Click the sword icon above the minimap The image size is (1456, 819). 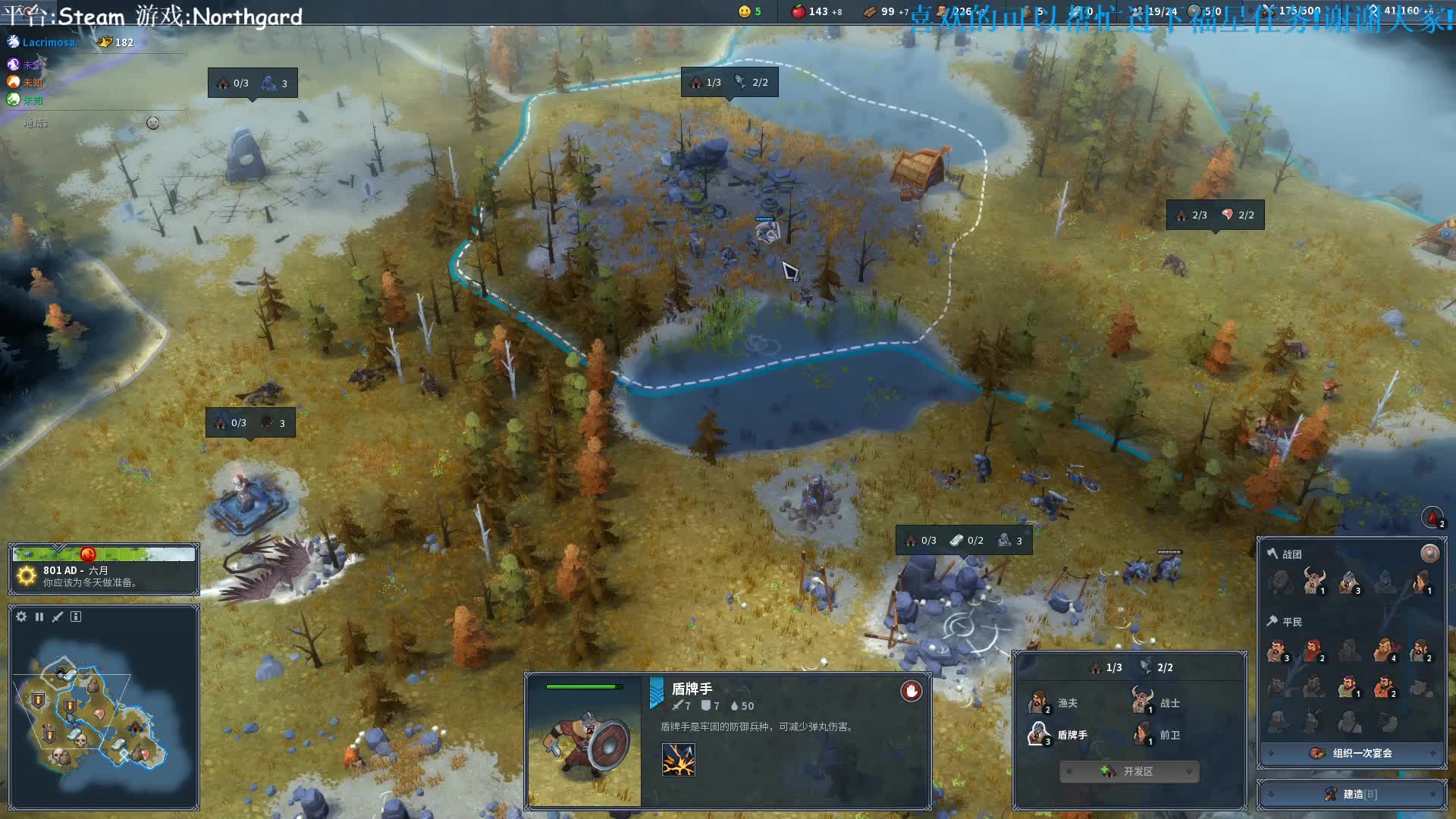coord(58,617)
